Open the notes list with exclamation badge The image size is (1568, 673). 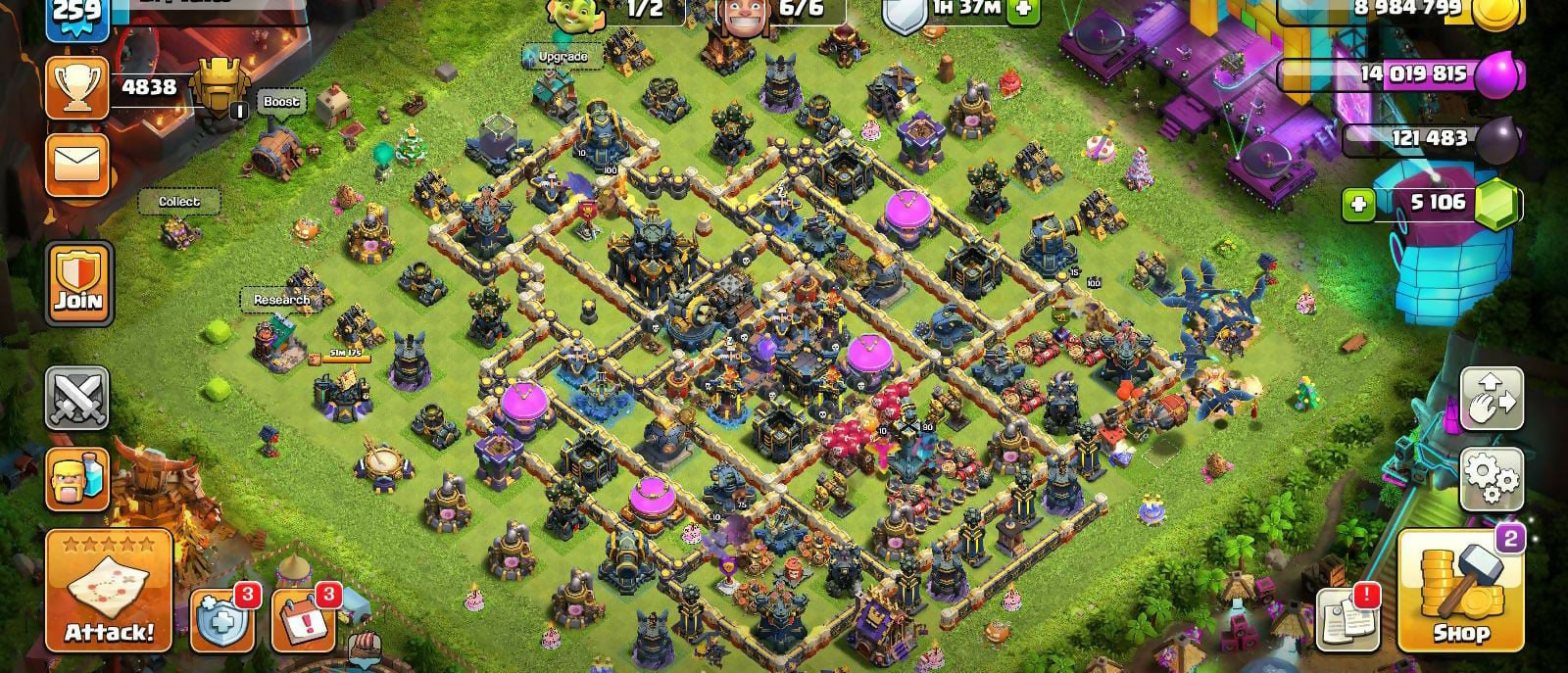tap(1347, 619)
